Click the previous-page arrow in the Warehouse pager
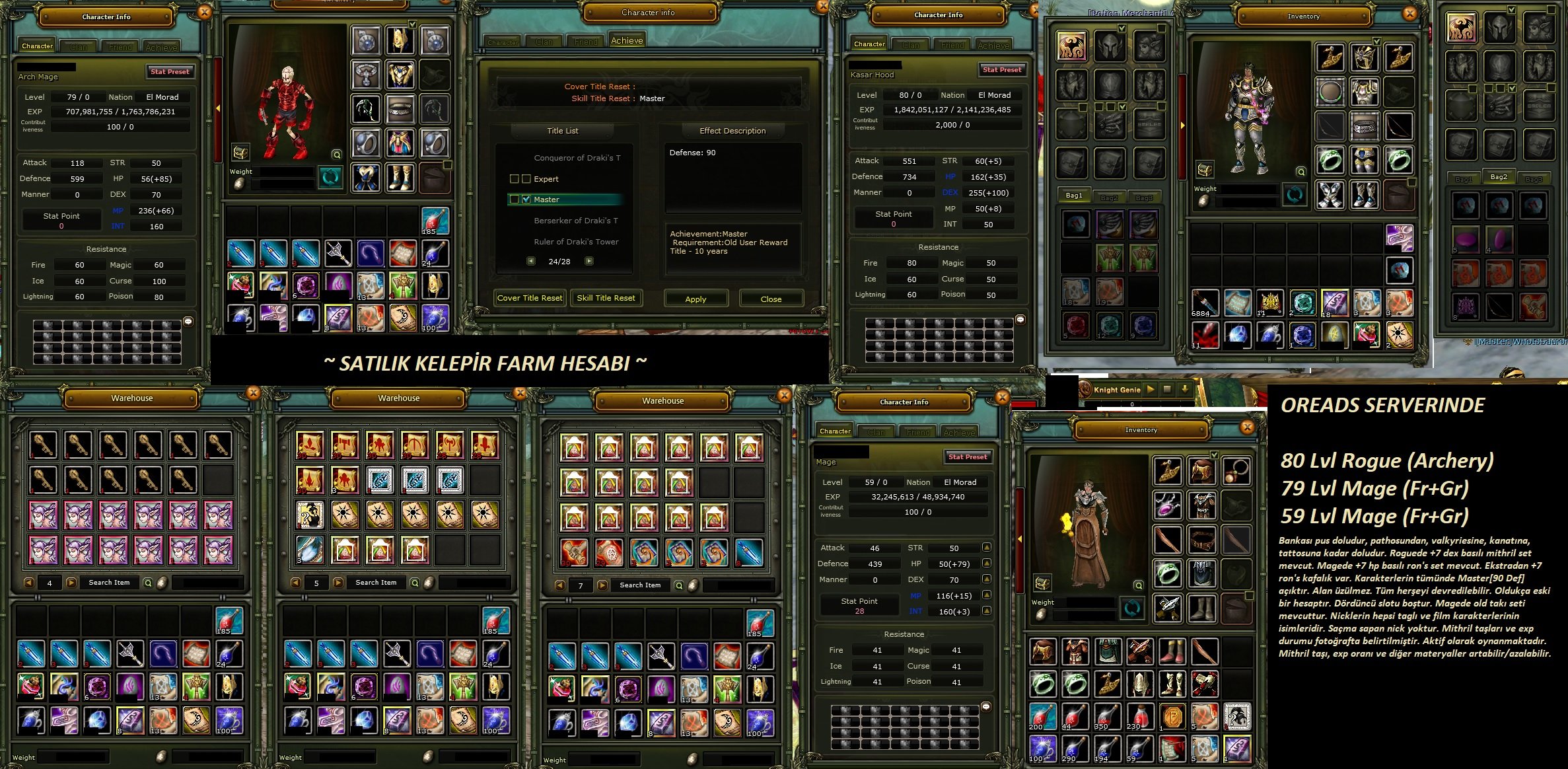Image resolution: width=1568 pixels, height=769 pixels. [x=28, y=583]
